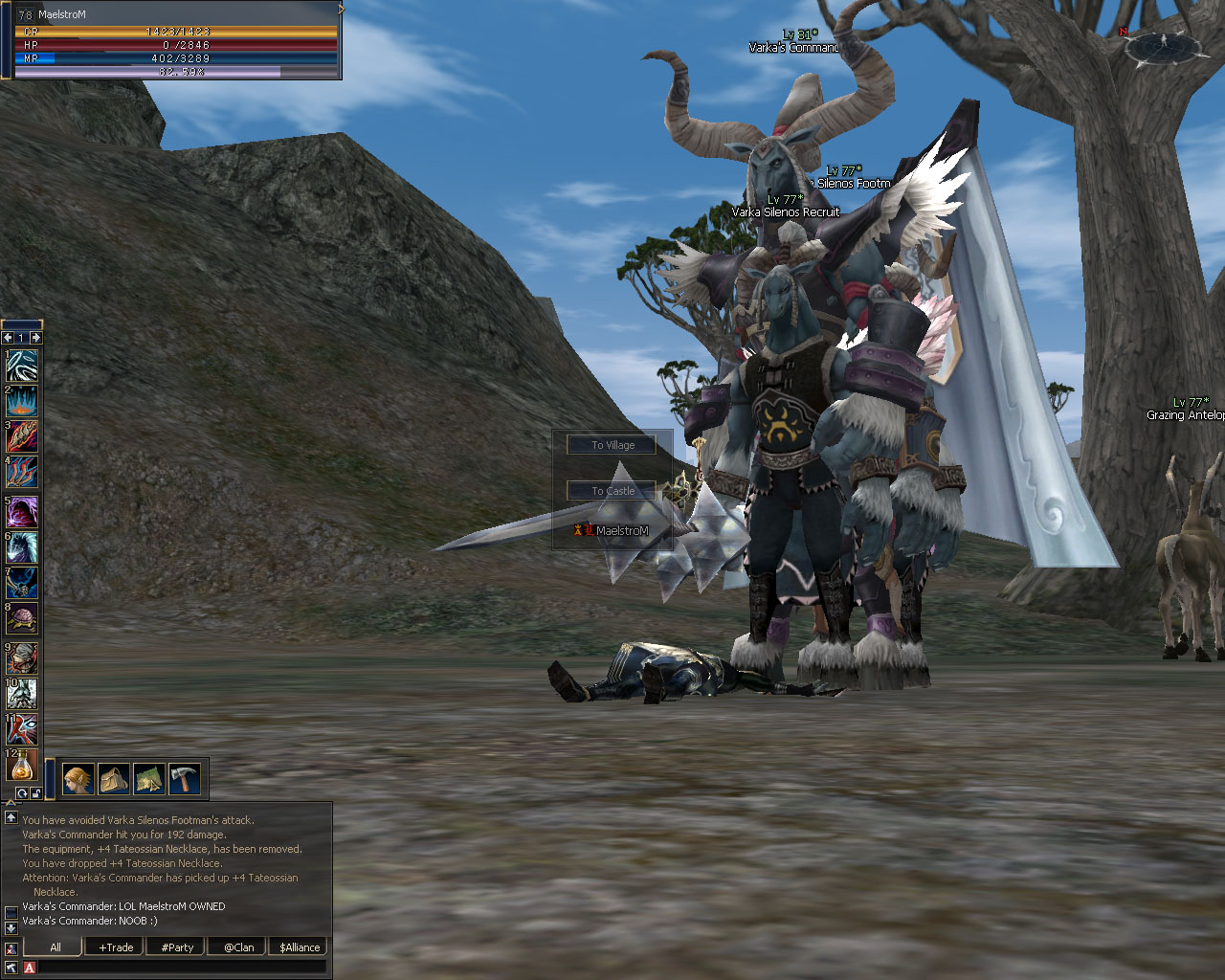Cast the blue flame skill in slot 2
The image size is (1225, 980).
tap(21, 401)
